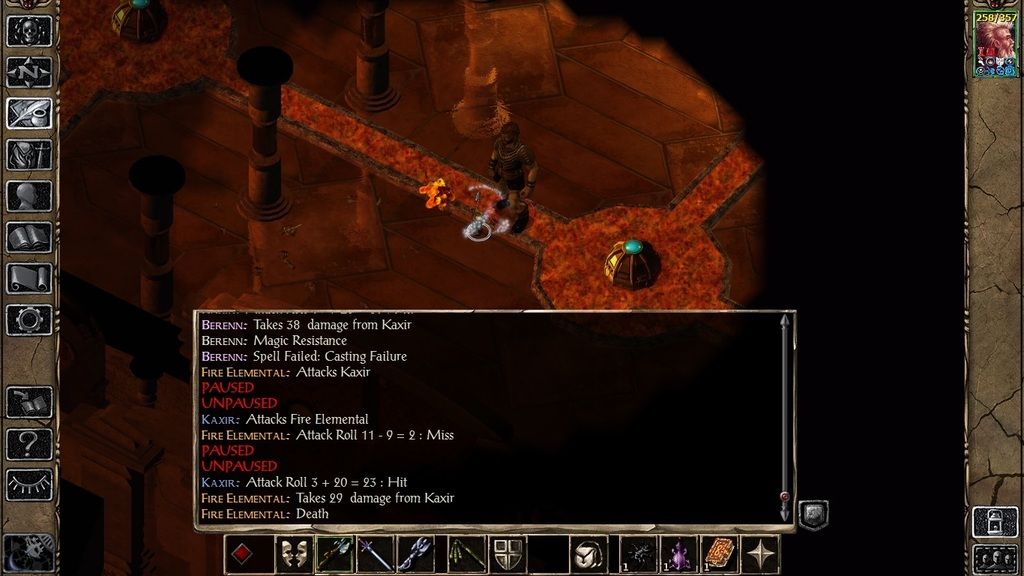Click the question mark help button
The height and width of the screenshot is (576, 1024).
tap(29, 443)
